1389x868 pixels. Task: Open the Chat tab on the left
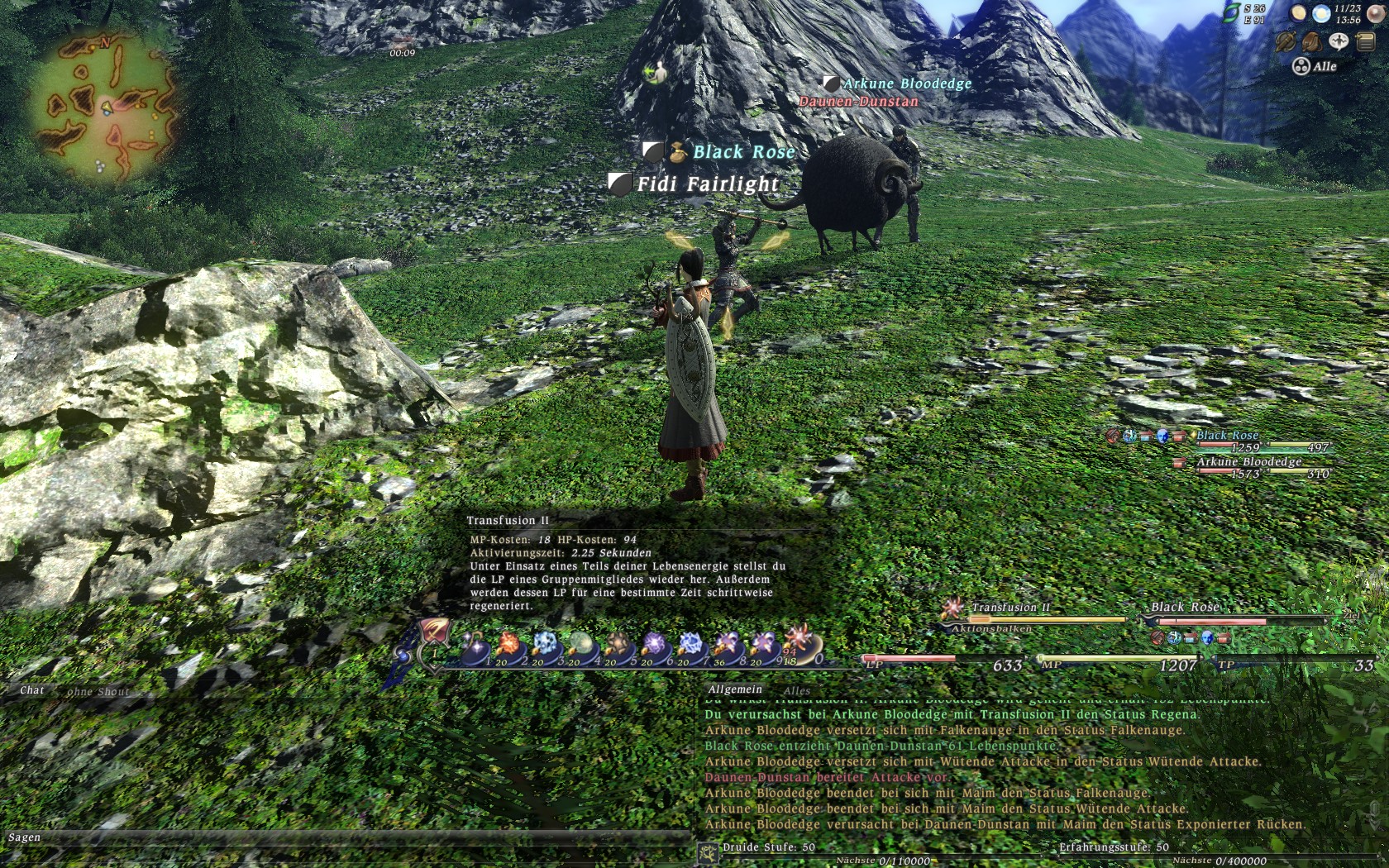click(32, 690)
